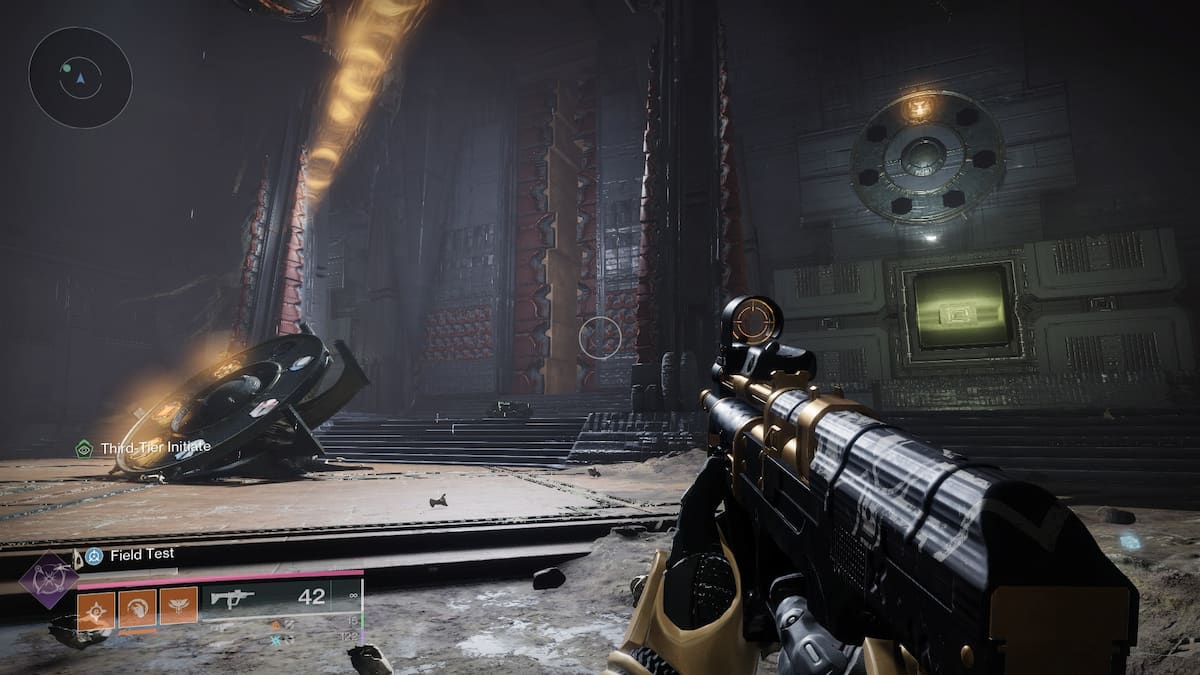Trigger the winged class ability icon

(178, 607)
